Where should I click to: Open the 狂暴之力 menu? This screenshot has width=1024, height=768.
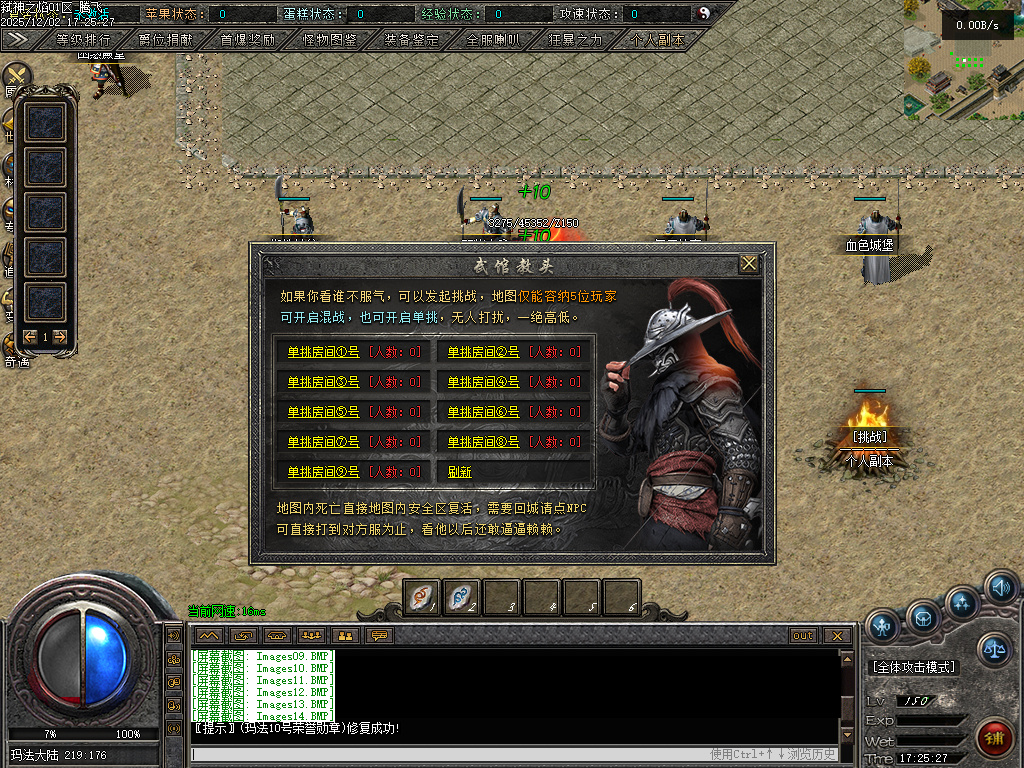[x=576, y=40]
